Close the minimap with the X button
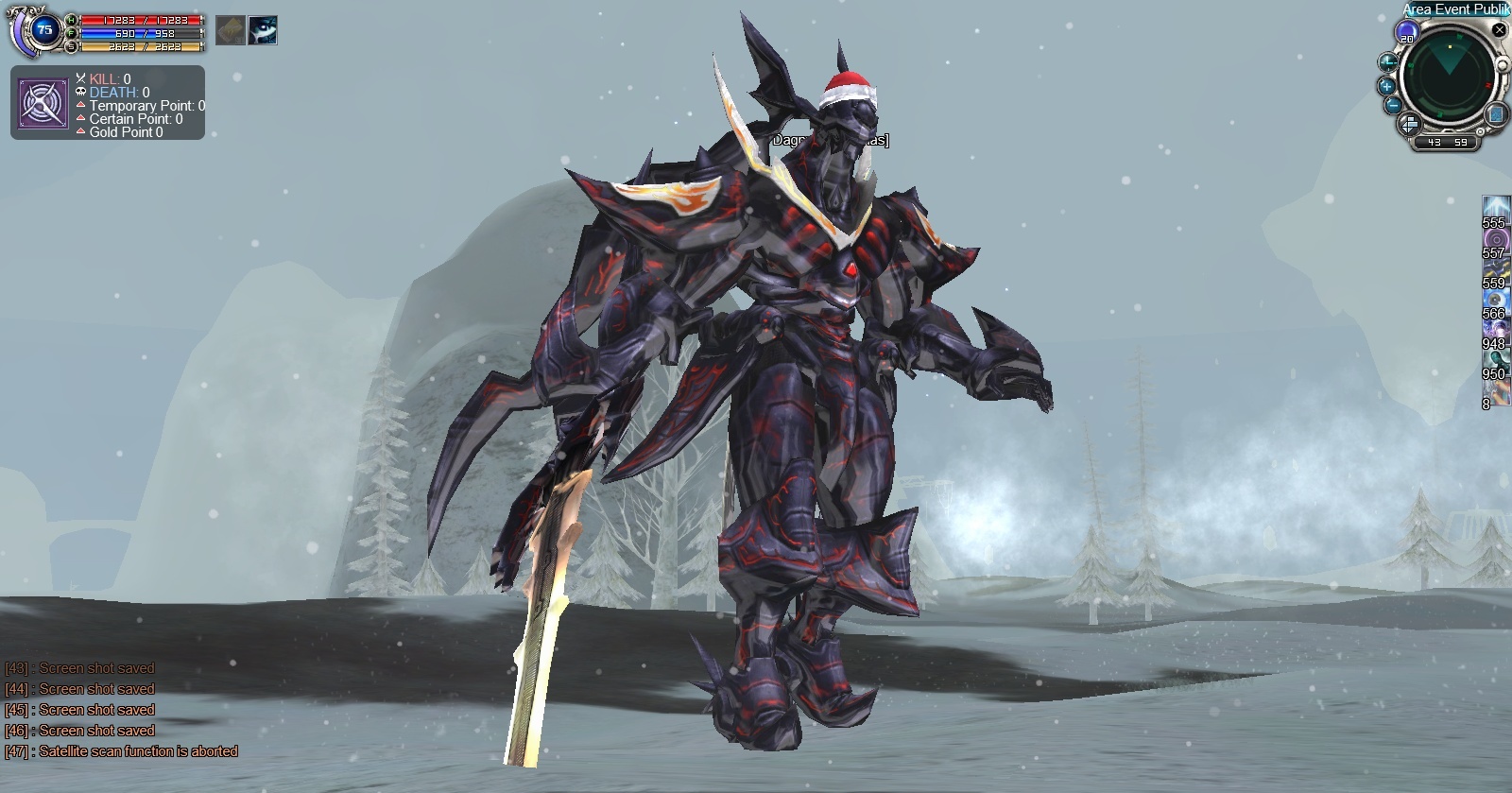Viewport: 1512px width, 793px height. click(x=1499, y=30)
